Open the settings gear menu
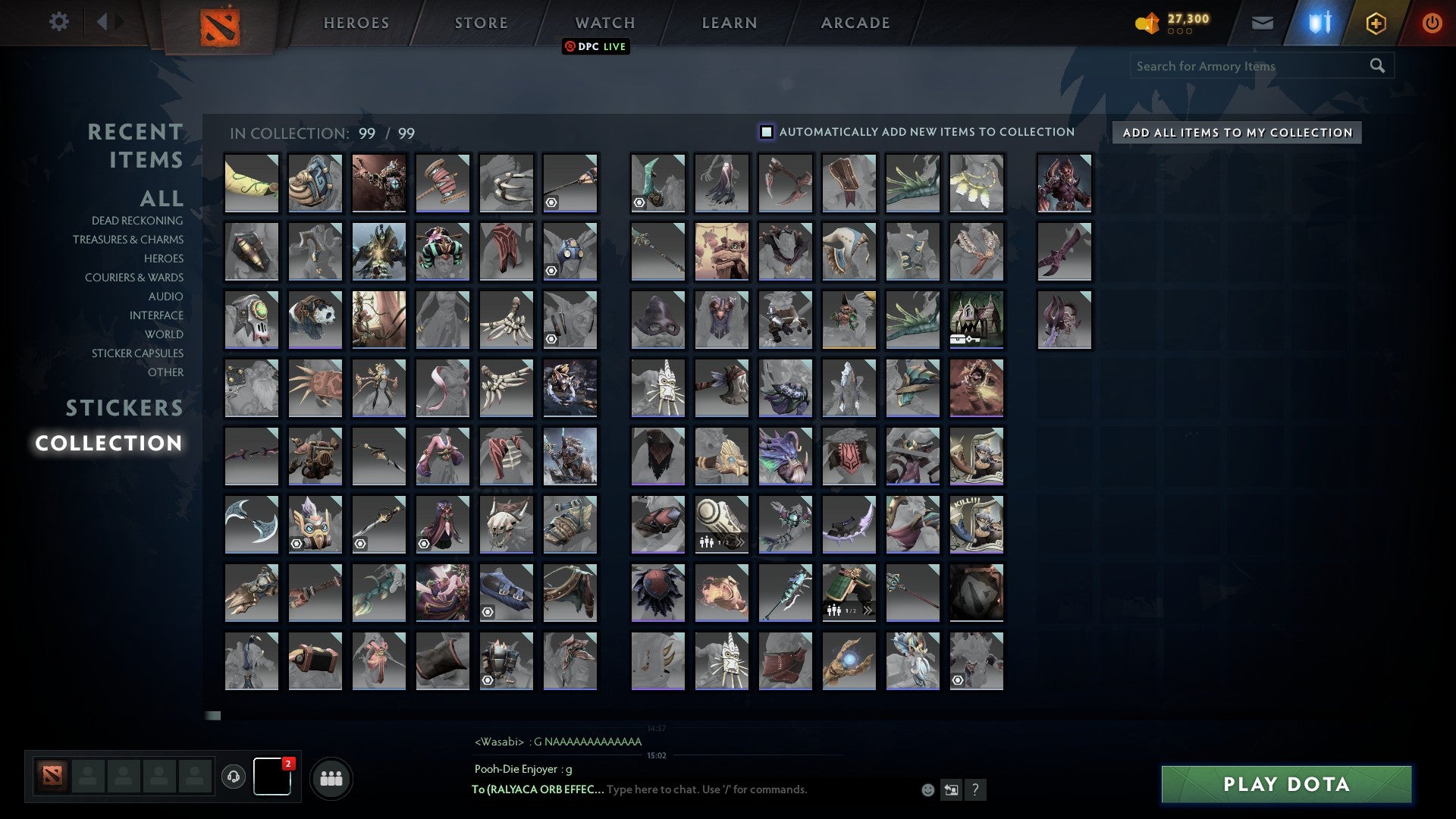Screen dimensions: 1456x819 click(59, 22)
